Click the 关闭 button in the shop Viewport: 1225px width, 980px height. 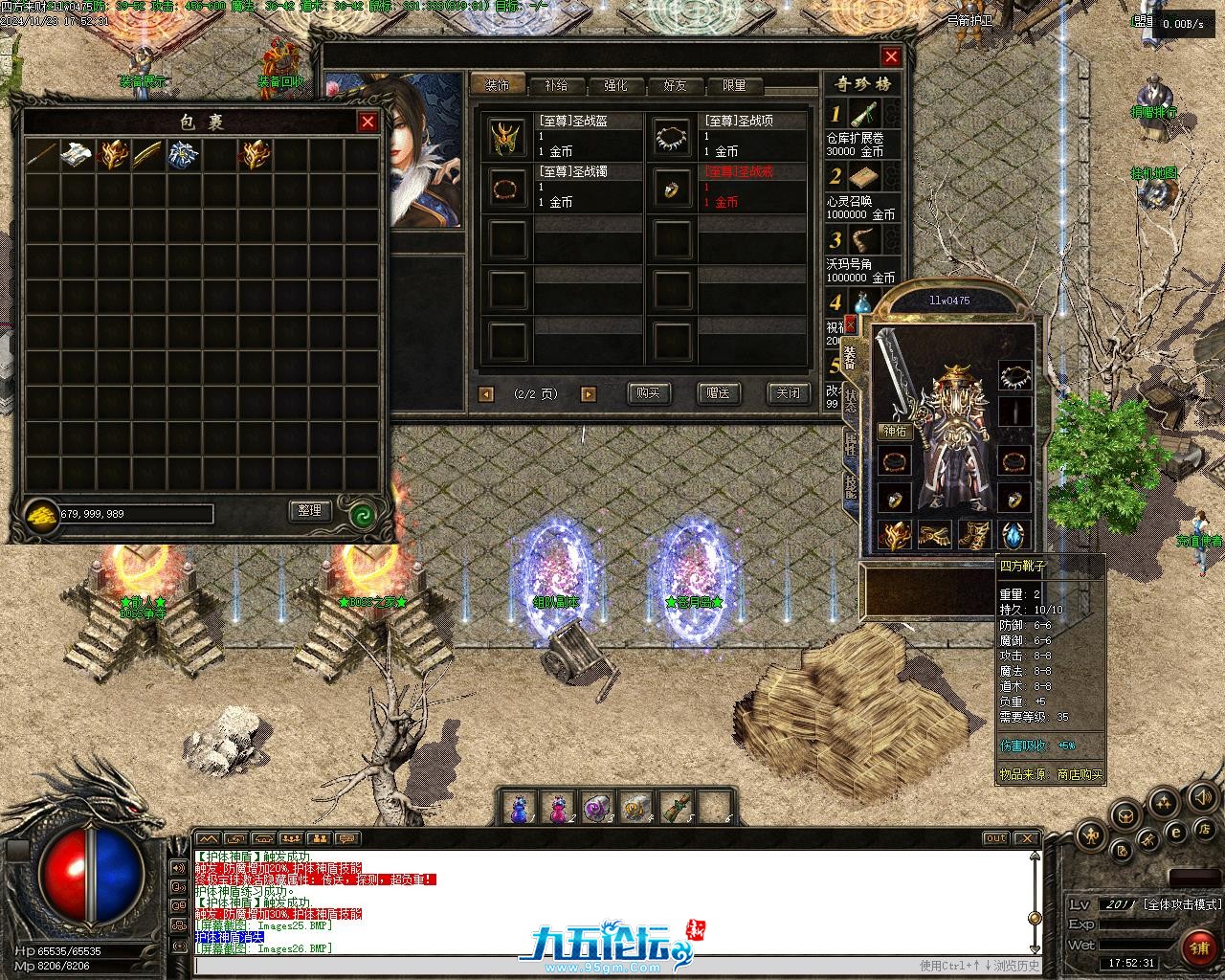788,392
